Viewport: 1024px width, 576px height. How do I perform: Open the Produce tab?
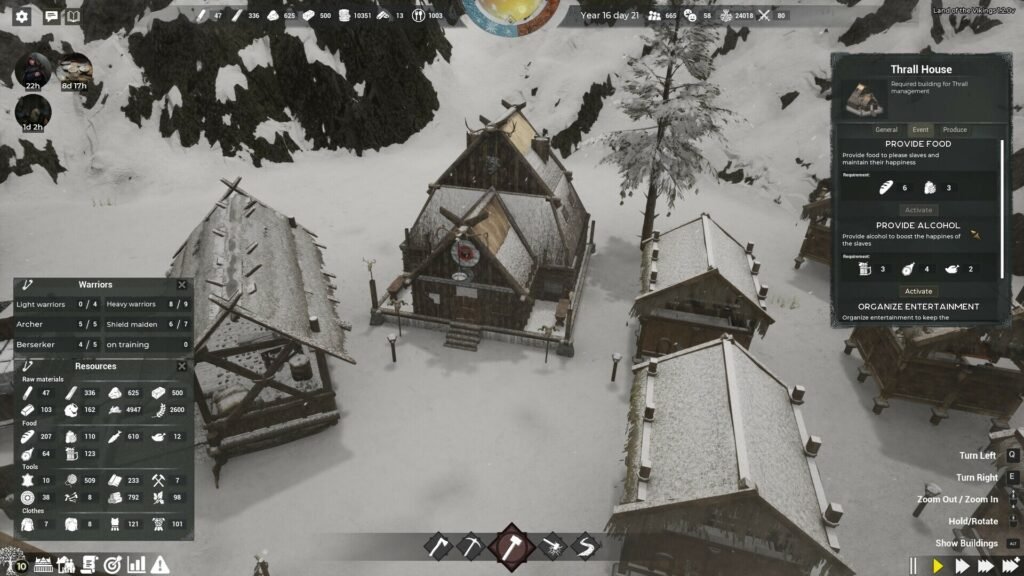[955, 130]
